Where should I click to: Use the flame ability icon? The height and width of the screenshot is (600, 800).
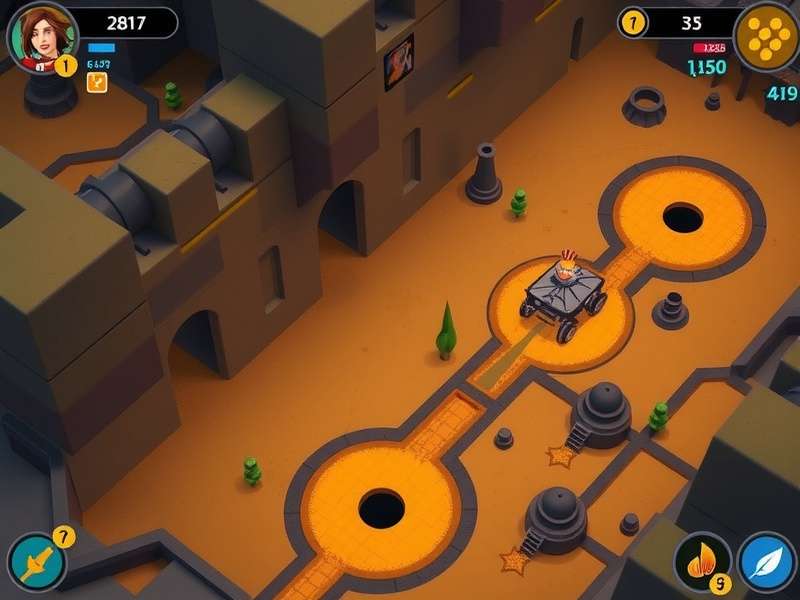click(702, 561)
